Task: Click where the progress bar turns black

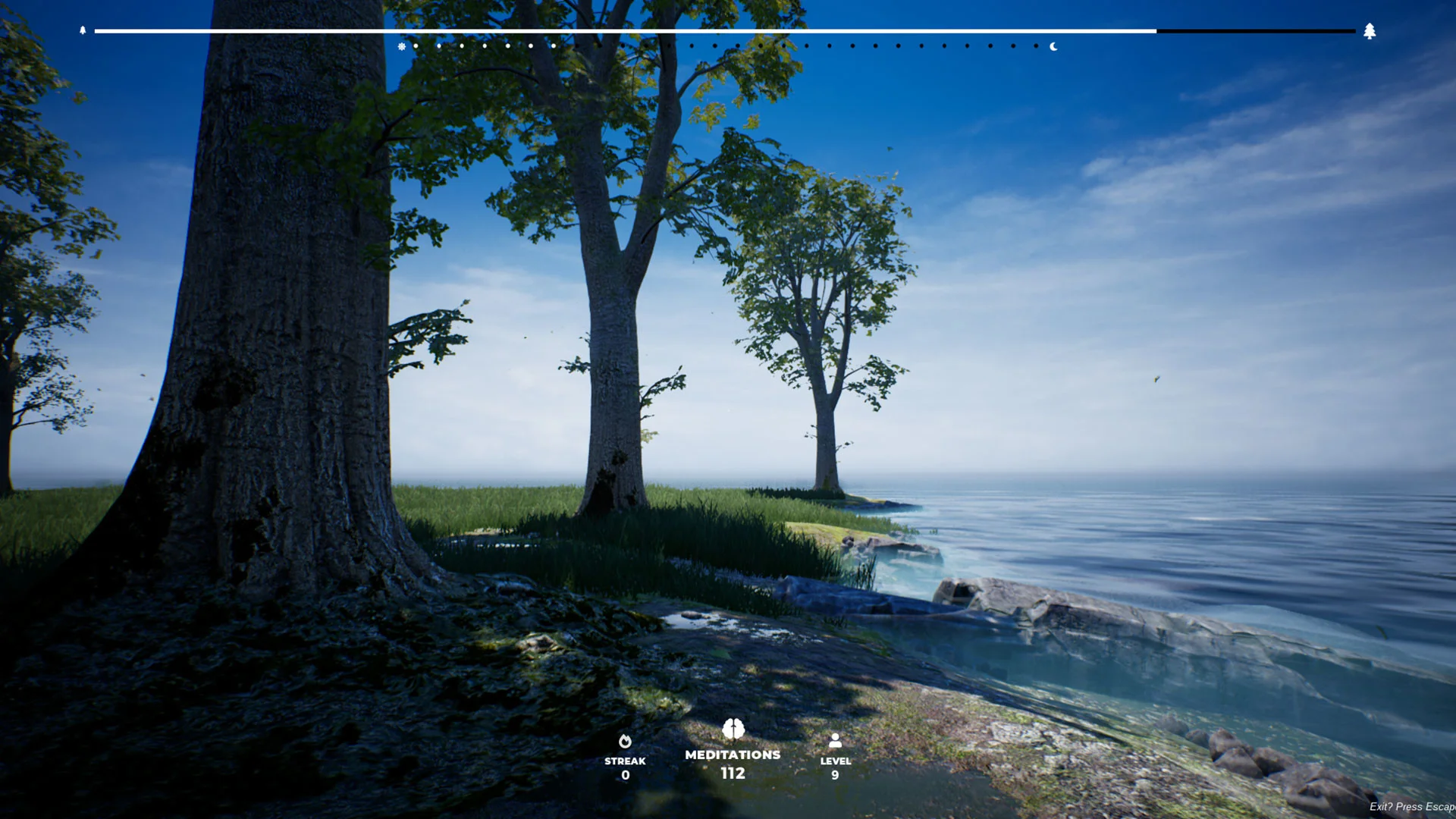Action: 1156,30
